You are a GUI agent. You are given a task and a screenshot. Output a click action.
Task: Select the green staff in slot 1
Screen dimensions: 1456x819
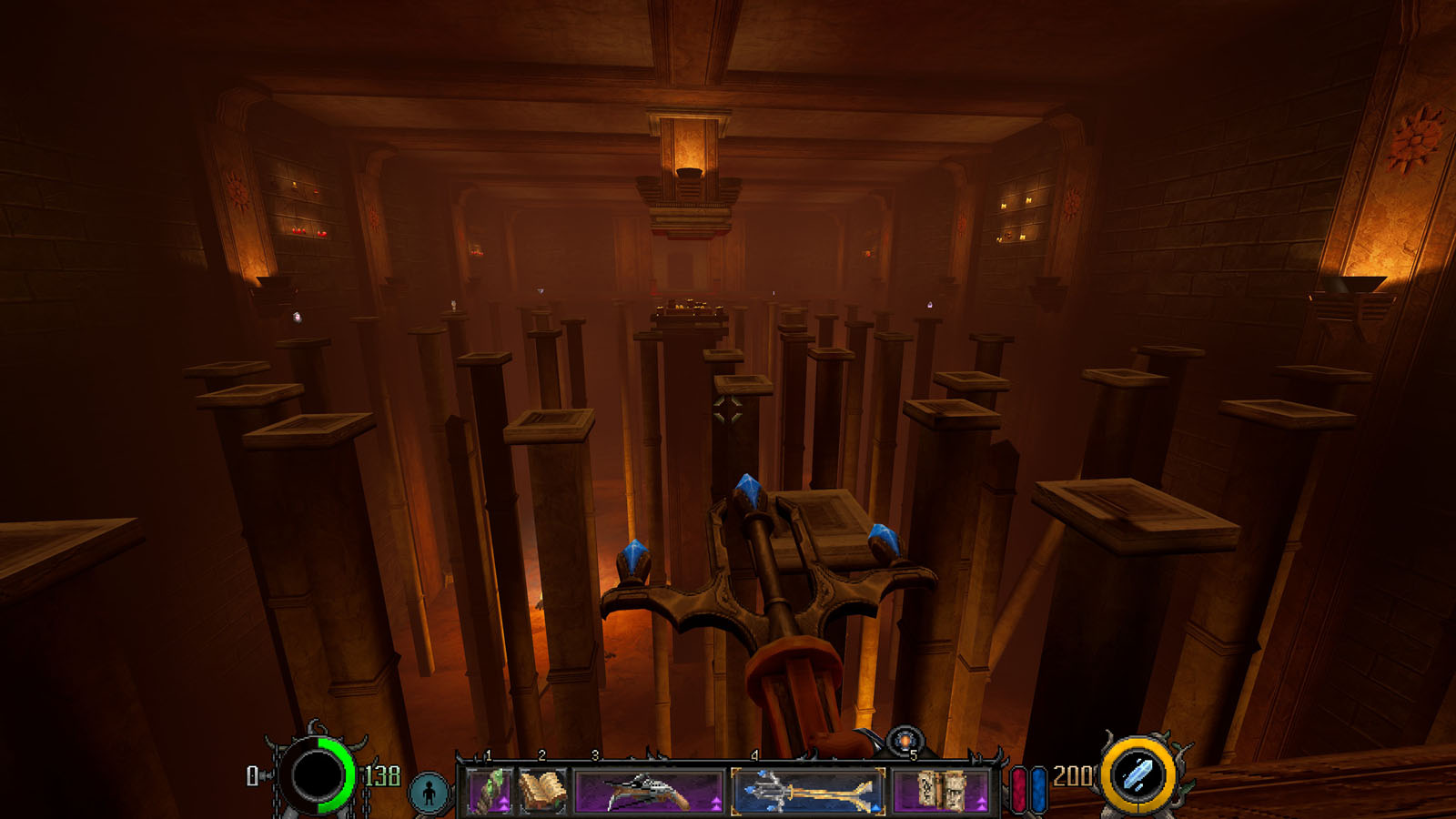[488, 790]
